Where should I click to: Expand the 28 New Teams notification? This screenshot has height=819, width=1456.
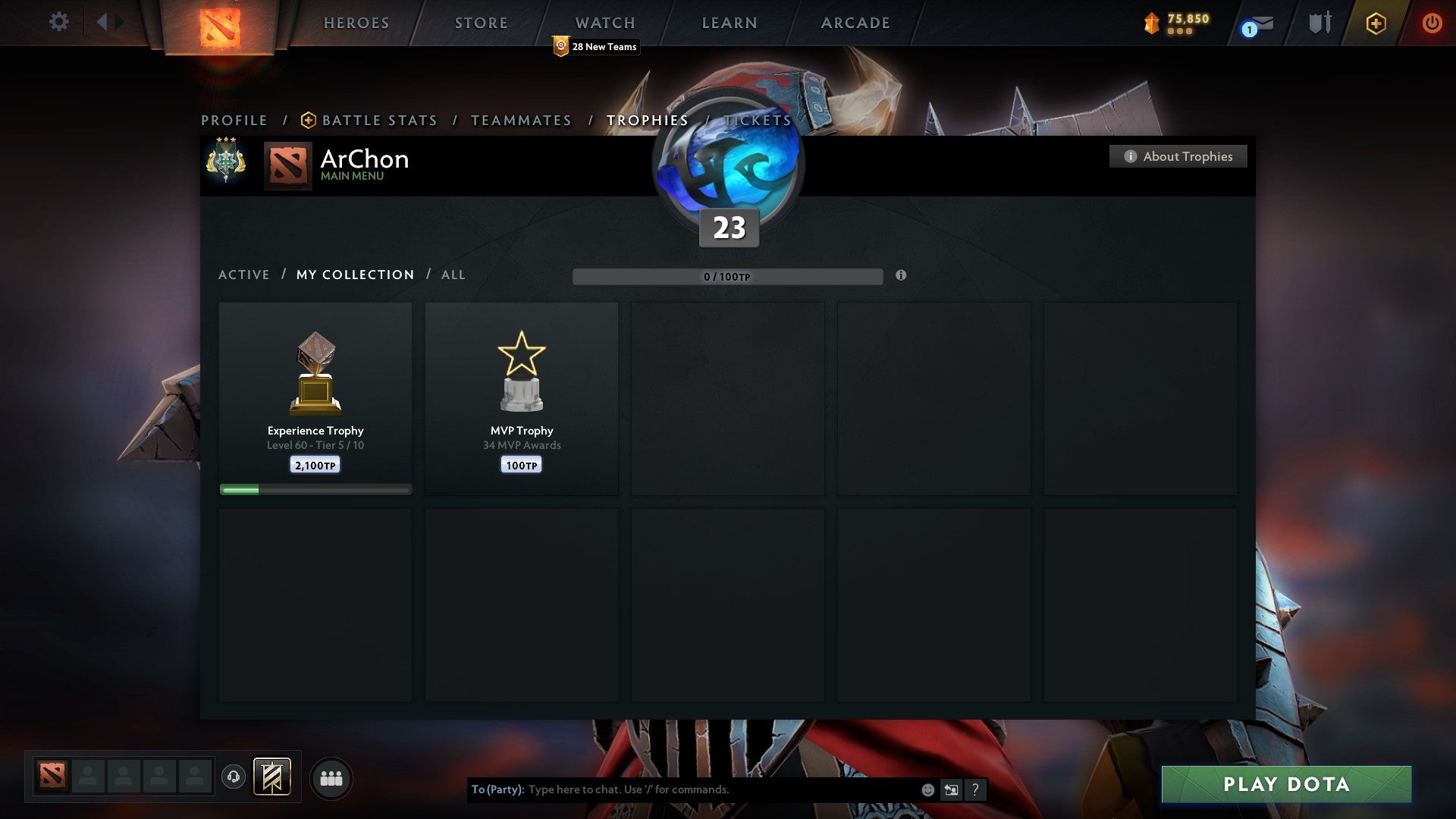595,46
